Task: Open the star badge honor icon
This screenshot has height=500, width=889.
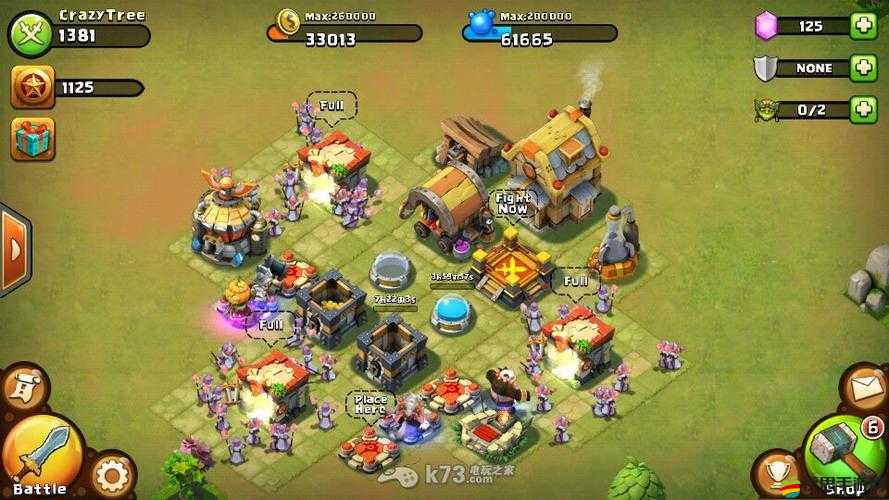Action: (32, 87)
